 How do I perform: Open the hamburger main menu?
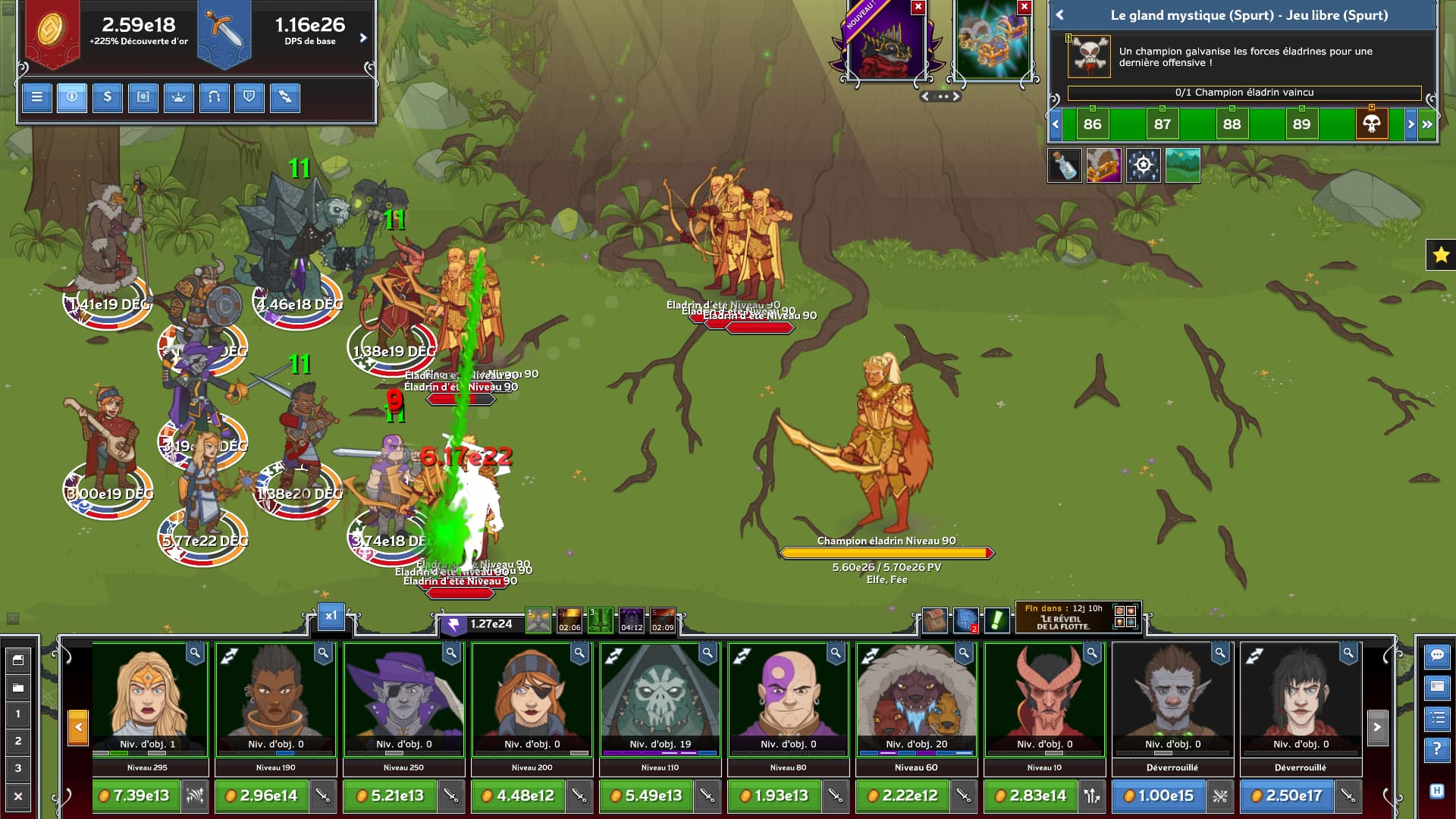coord(36,97)
